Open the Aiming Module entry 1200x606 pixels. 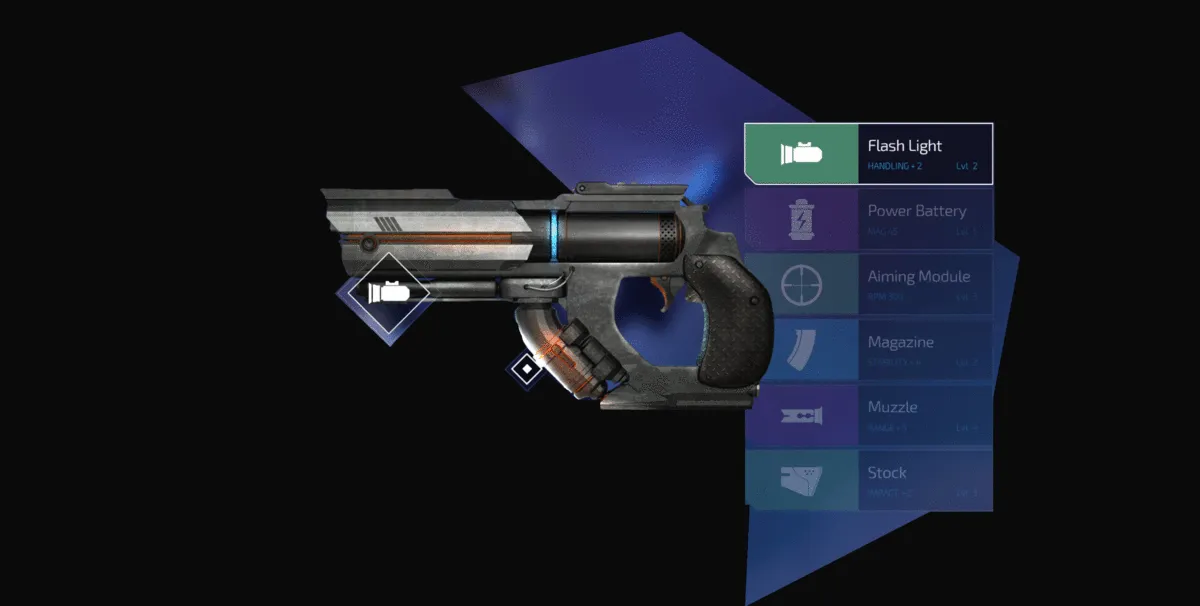click(x=868, y=284)
